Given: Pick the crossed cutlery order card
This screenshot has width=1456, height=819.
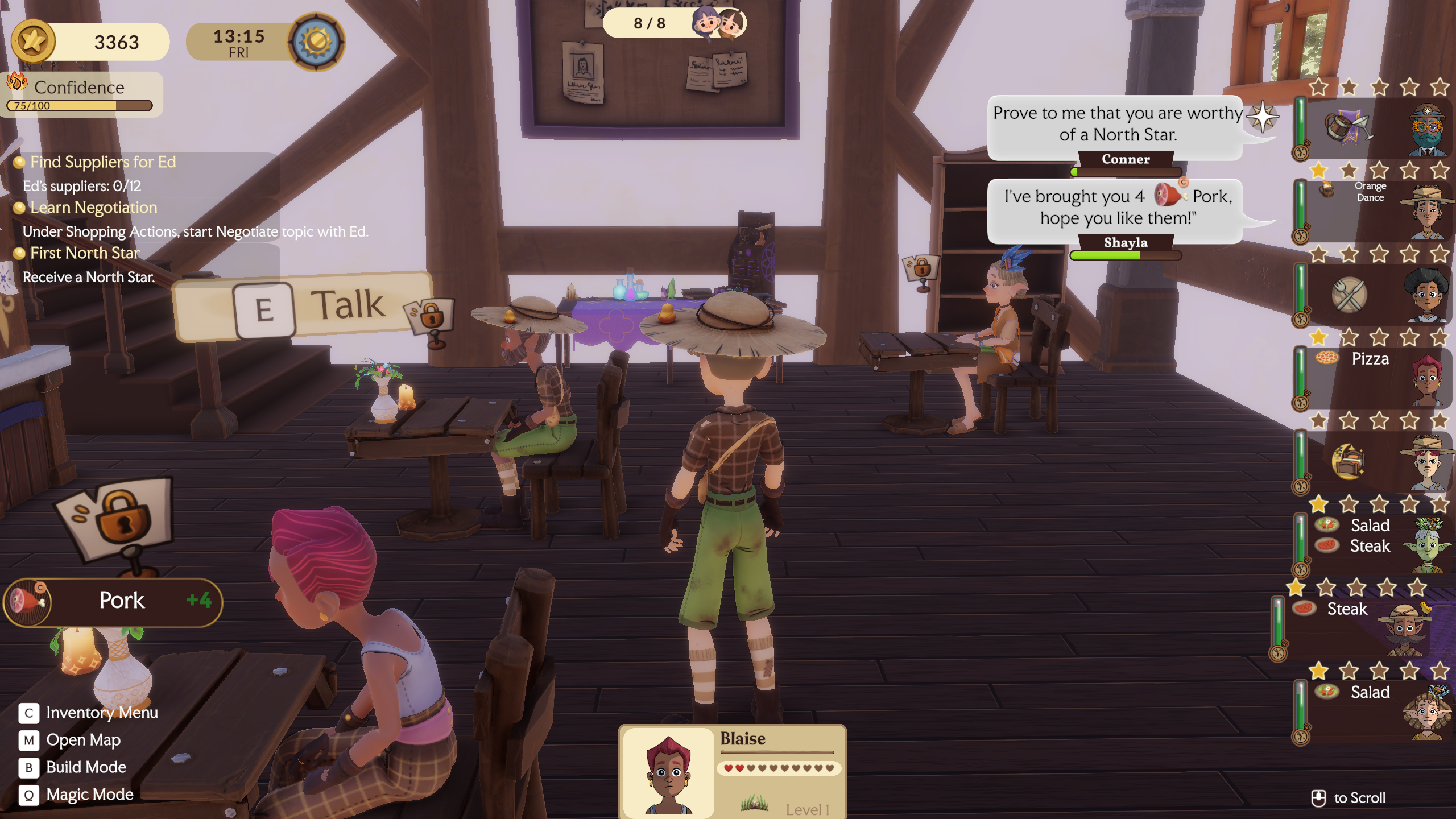Looking at the screenshot, I should [1376, 295].
